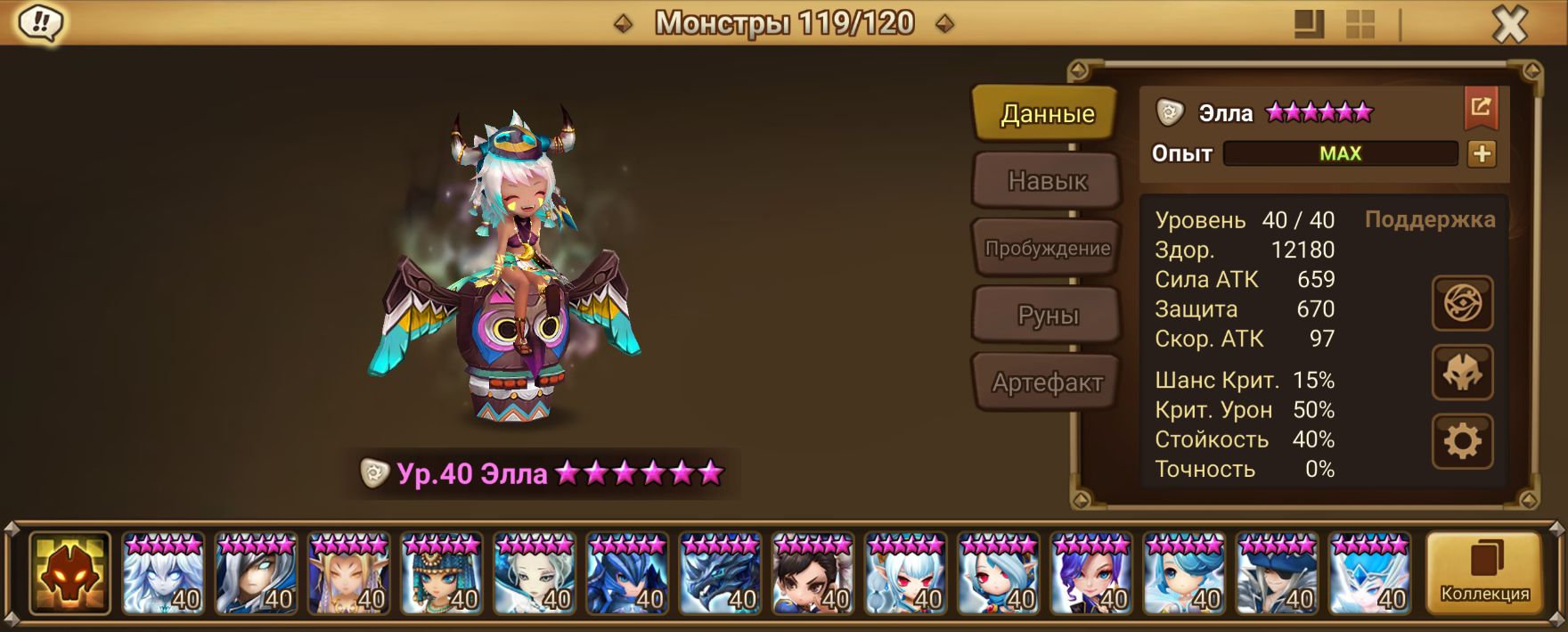This screenshot has height=632, width=1568.
Task: Open the Навык tab
Action: (x=1047, y=181)
